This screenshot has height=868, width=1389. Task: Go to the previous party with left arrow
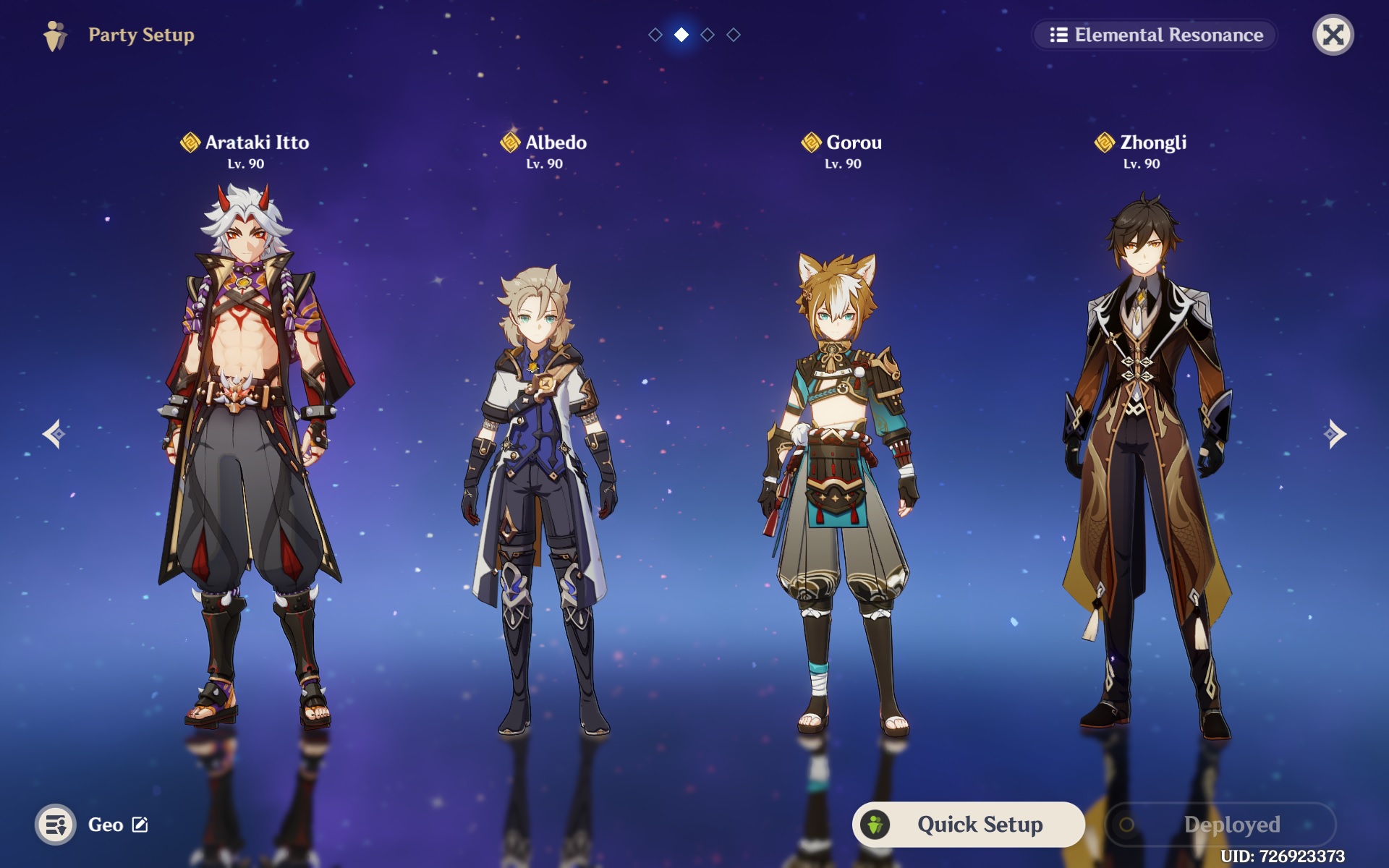click(x=54, y=434)
